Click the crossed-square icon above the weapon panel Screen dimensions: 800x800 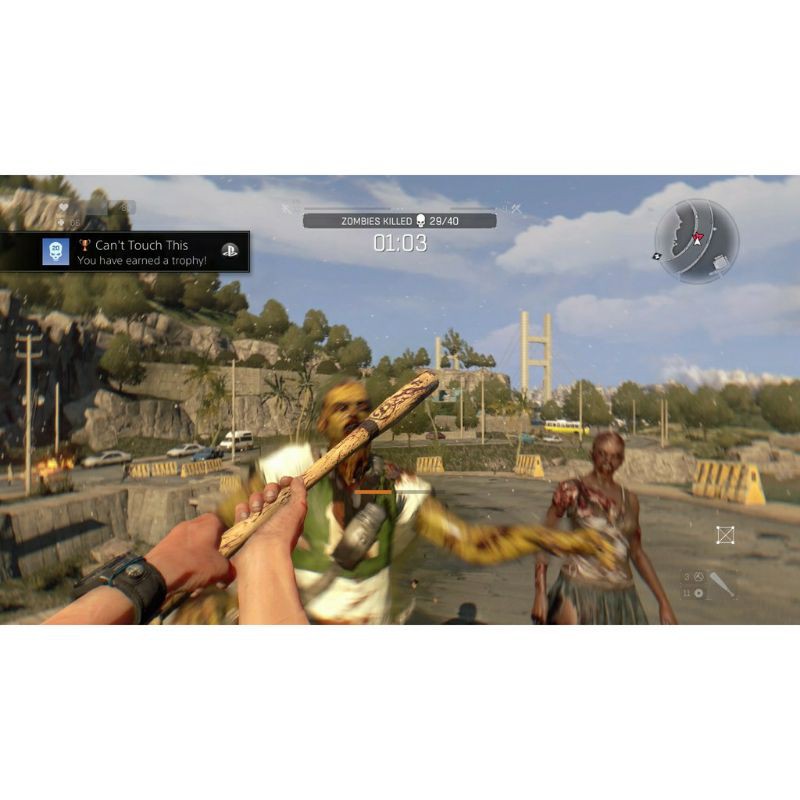(x=725, y=535)
